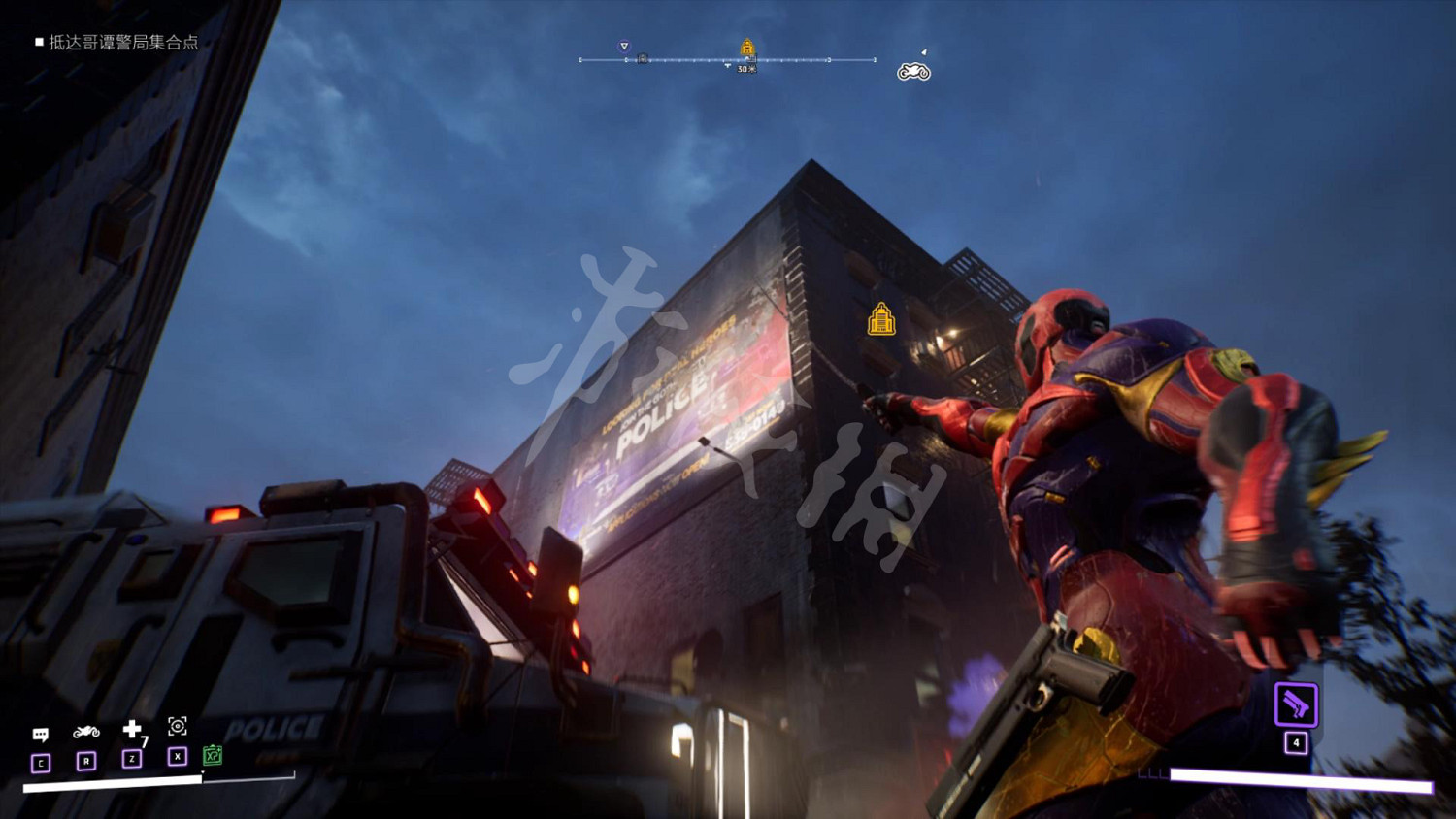Summon the Batcycle from the bottom HUD
Screen dimensions: 1456x819
coord(86,732)
